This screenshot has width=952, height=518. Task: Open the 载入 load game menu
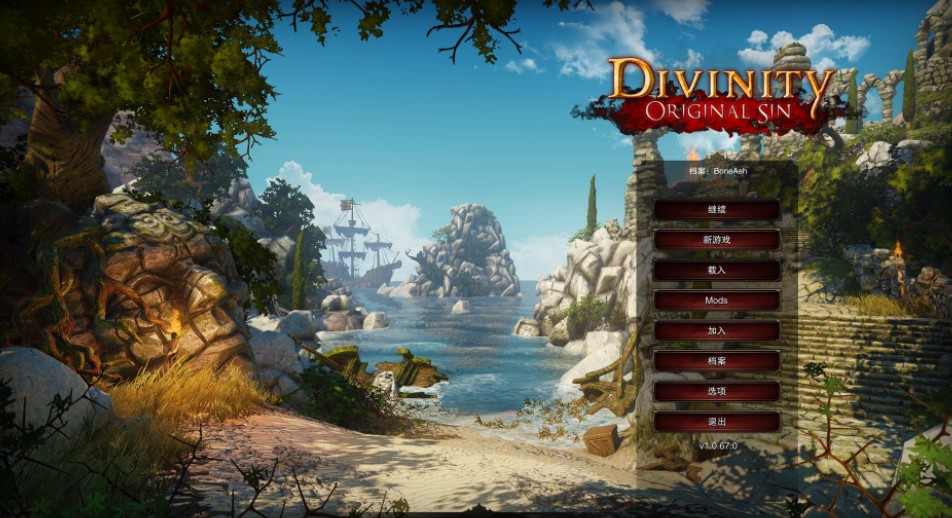point(716,270)
